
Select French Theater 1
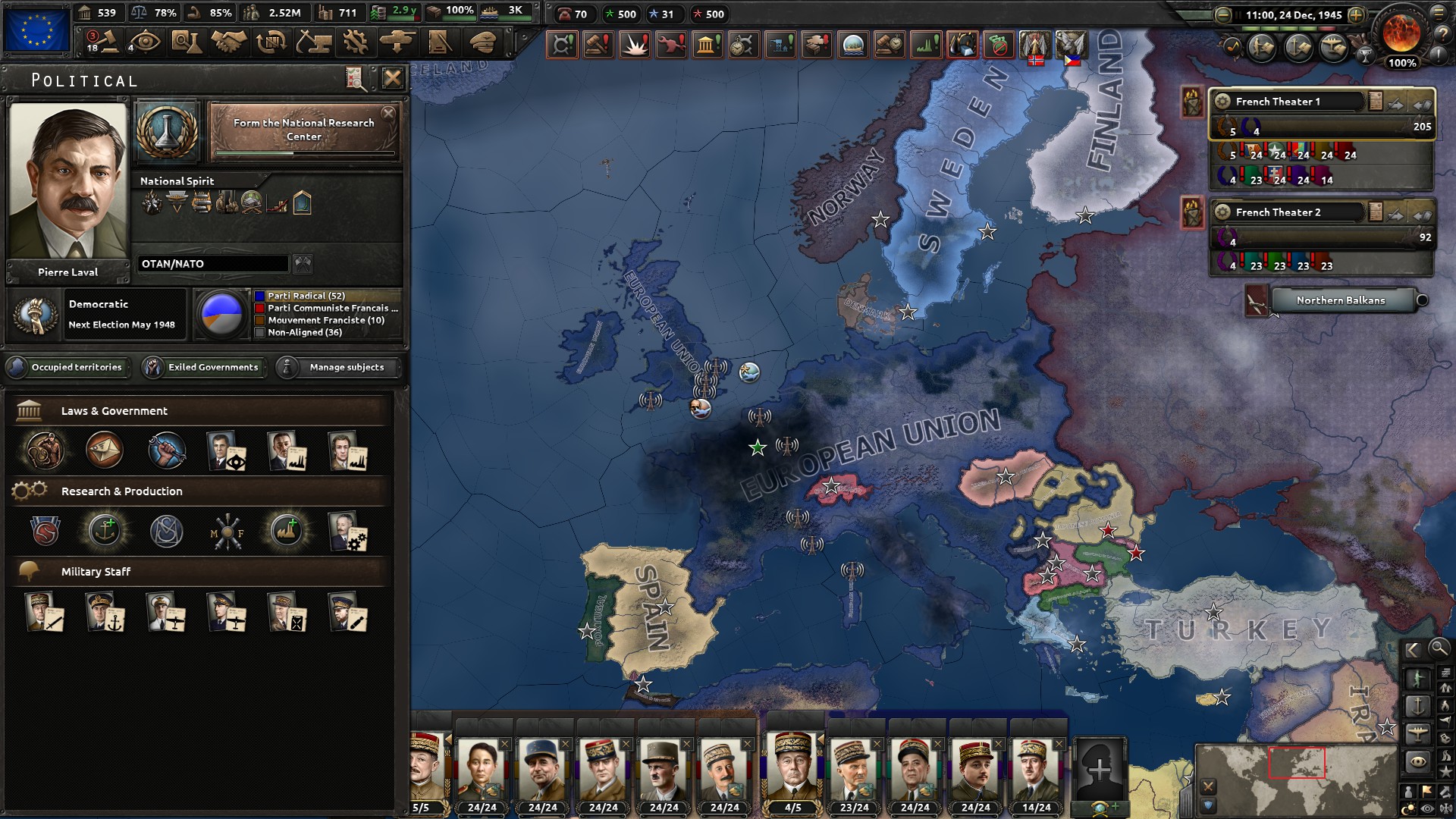pos(1289,102)
